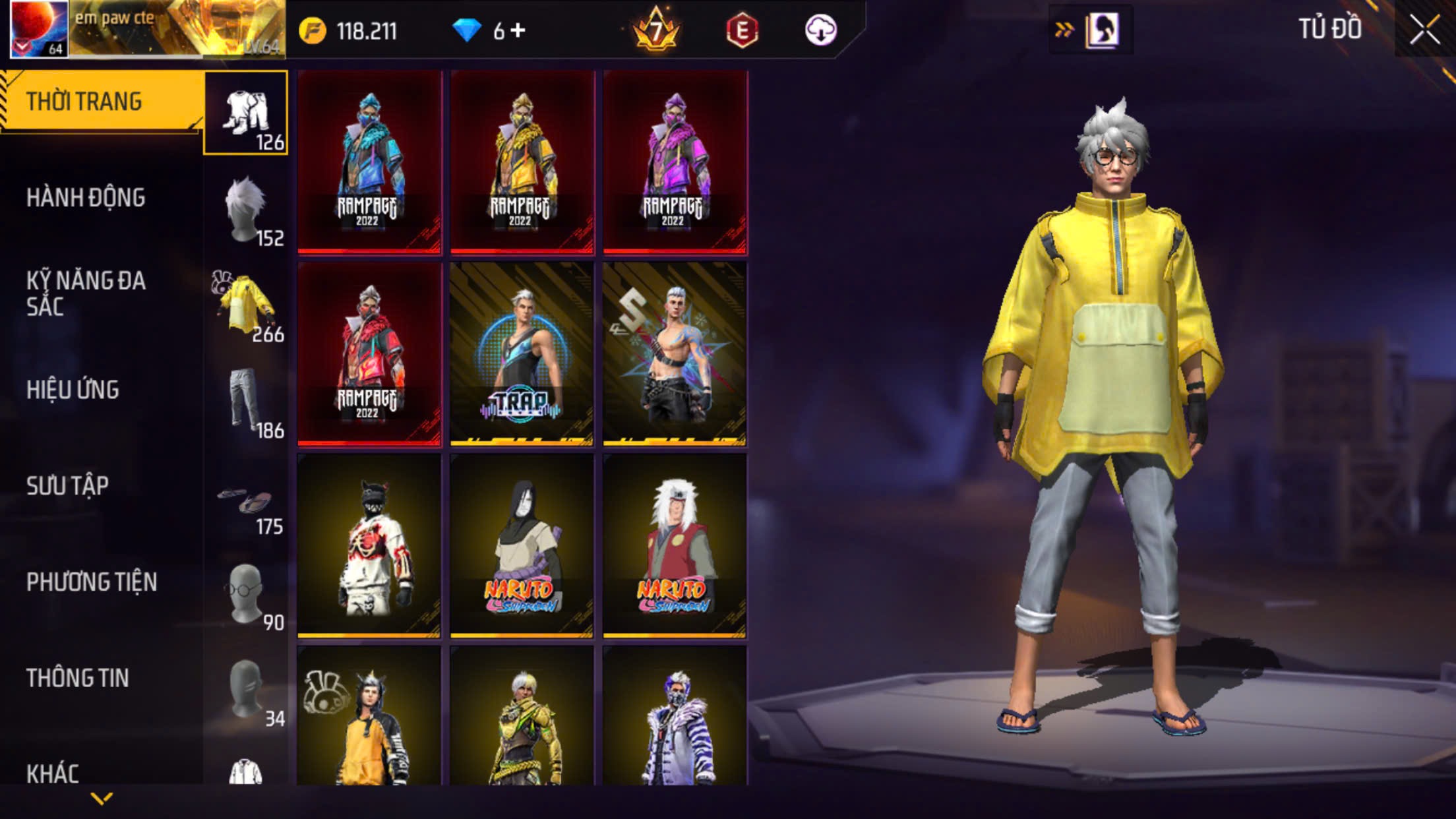
Task: Open the glasses subcategory showing 90
Action: click(247, 595)
